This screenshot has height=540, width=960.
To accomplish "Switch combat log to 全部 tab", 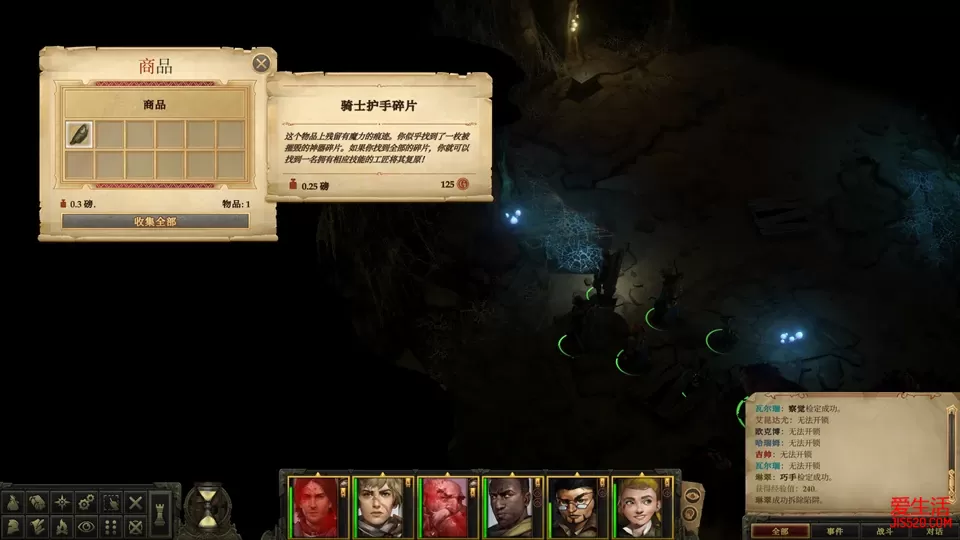I will (780, 530).
